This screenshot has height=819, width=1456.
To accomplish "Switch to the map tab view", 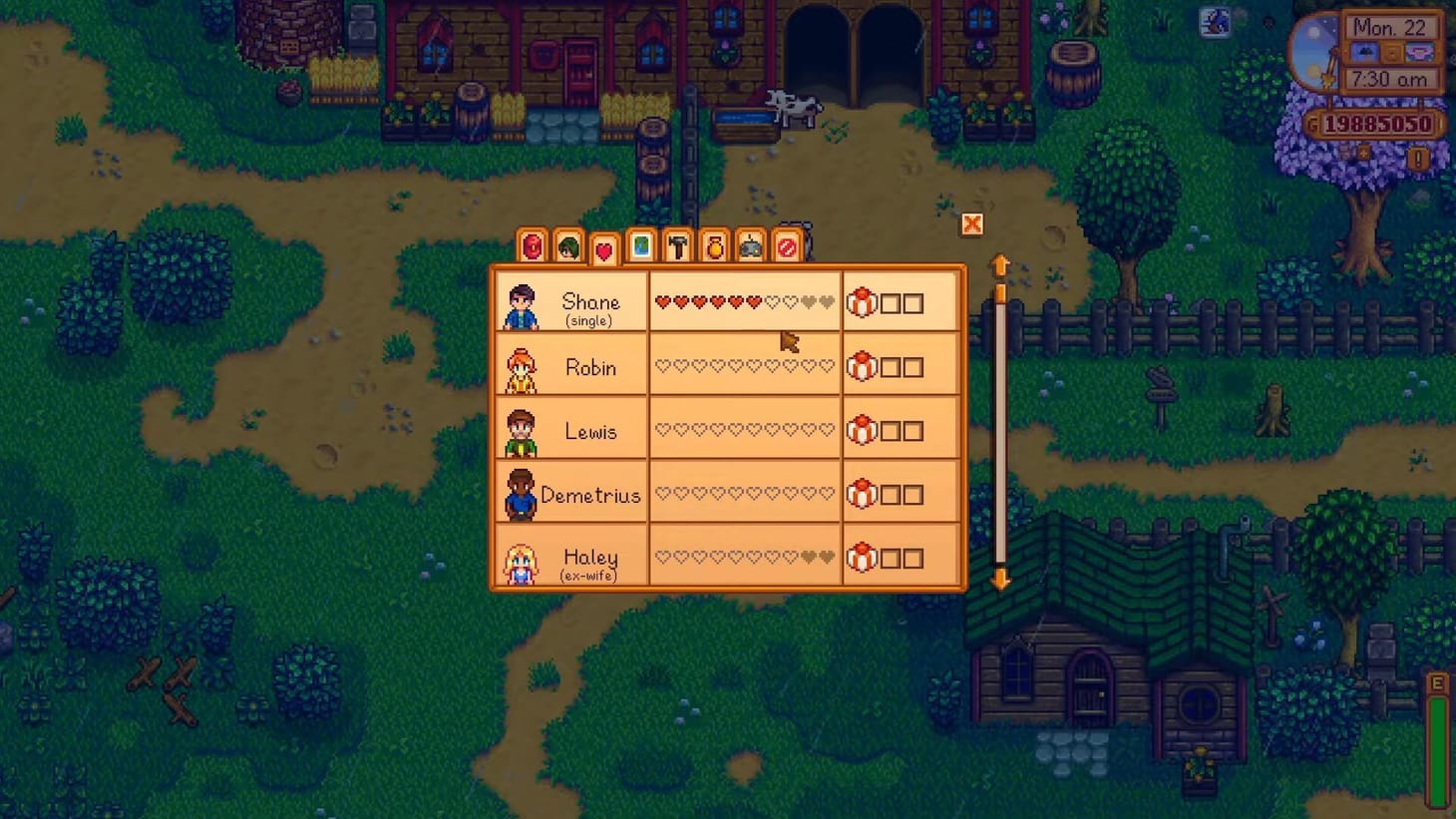I will pos(641,246).
